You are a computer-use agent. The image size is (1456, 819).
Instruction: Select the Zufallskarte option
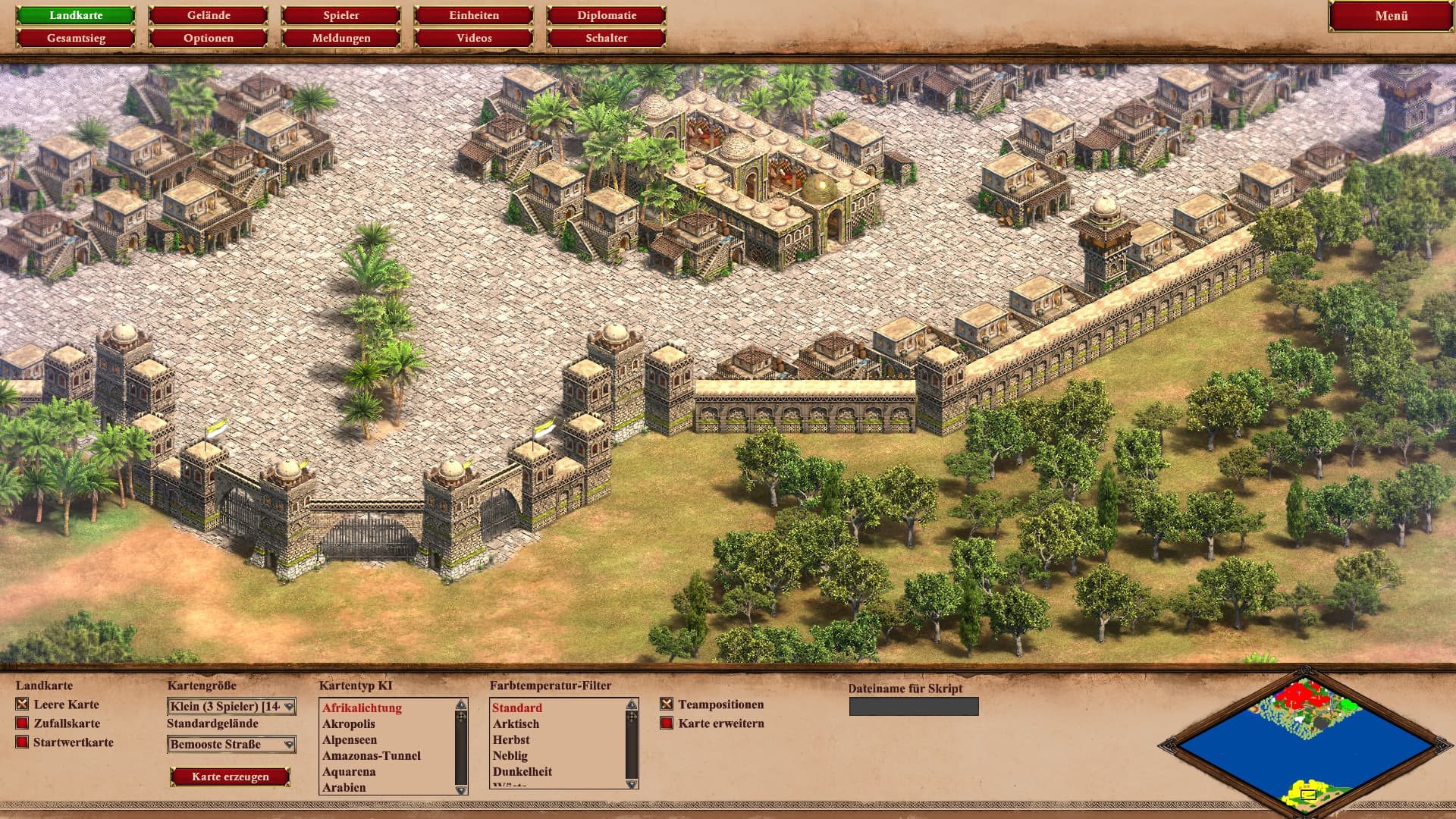coord(22,723)
